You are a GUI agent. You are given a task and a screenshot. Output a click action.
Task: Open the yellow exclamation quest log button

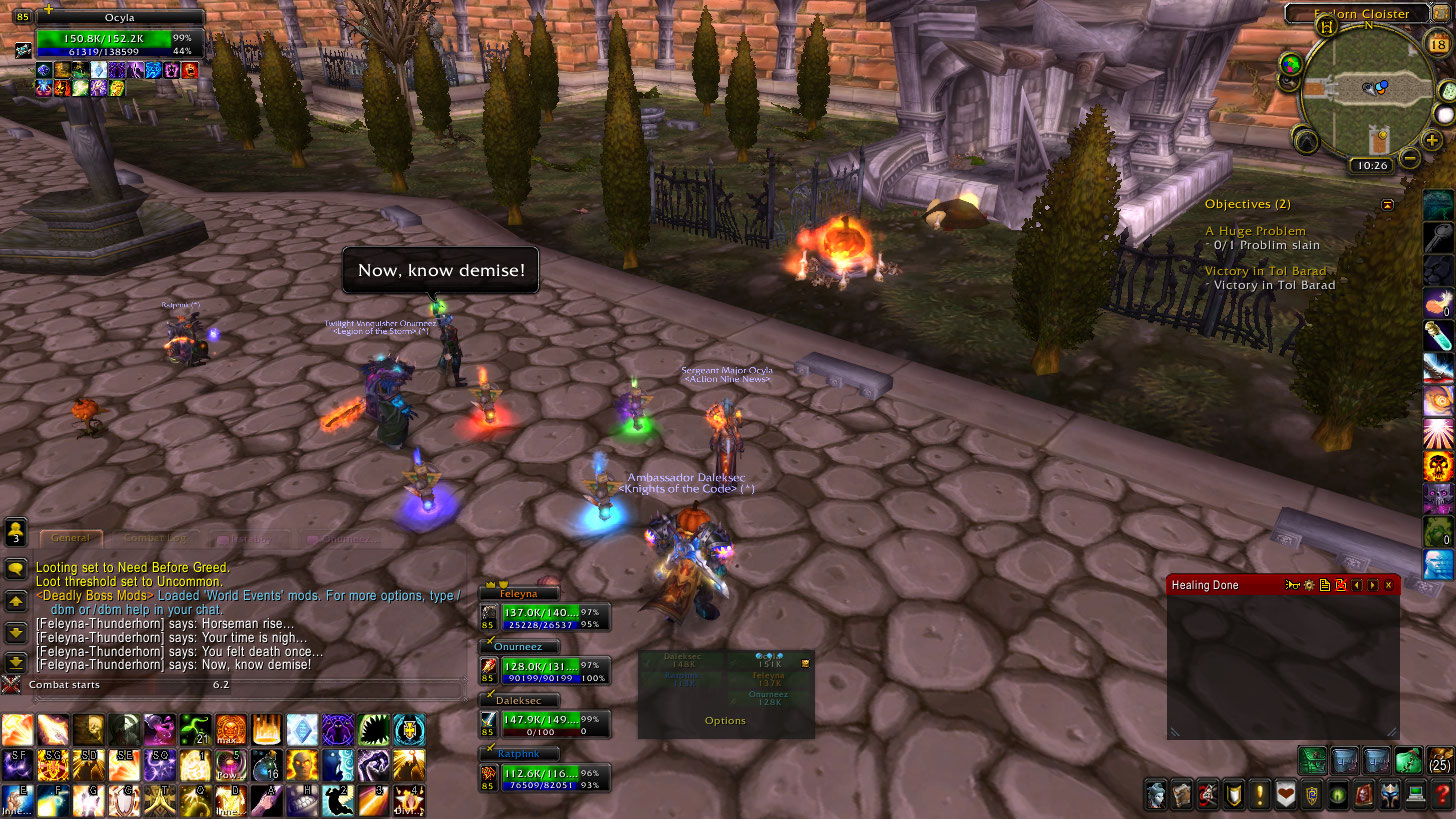(1260, 795)
